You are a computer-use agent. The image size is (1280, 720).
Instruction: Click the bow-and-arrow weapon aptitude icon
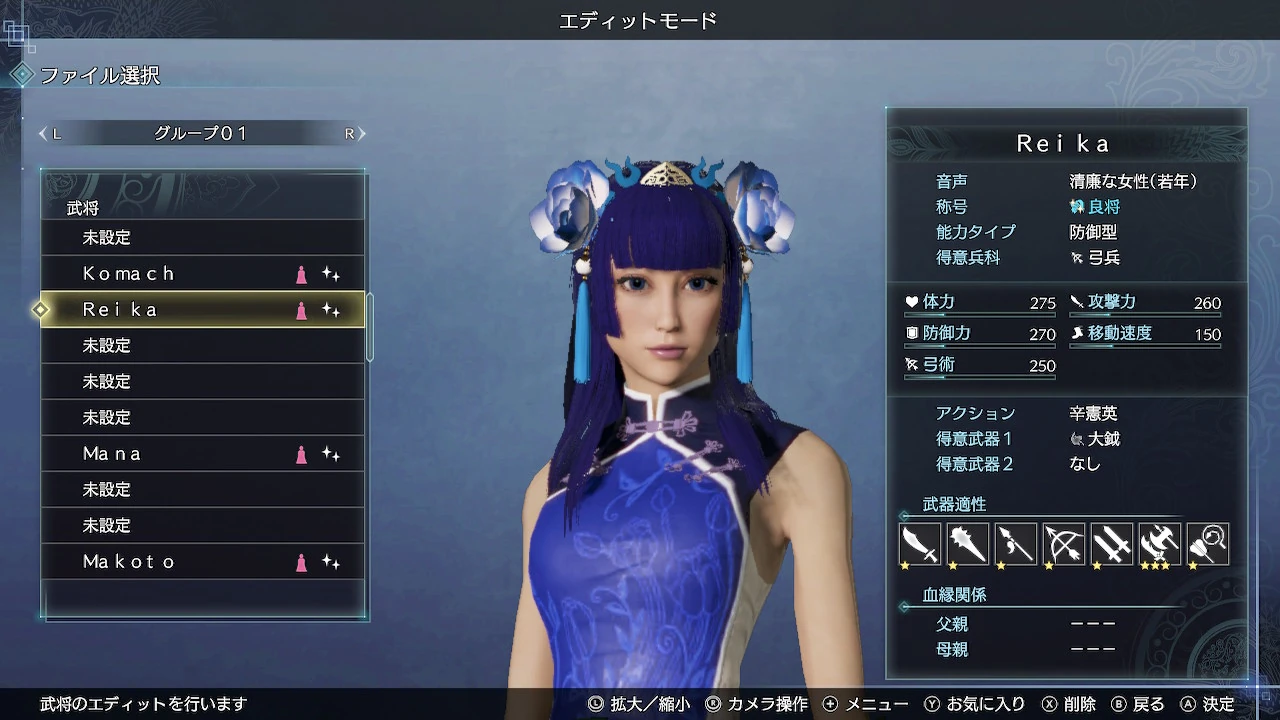1063,543
